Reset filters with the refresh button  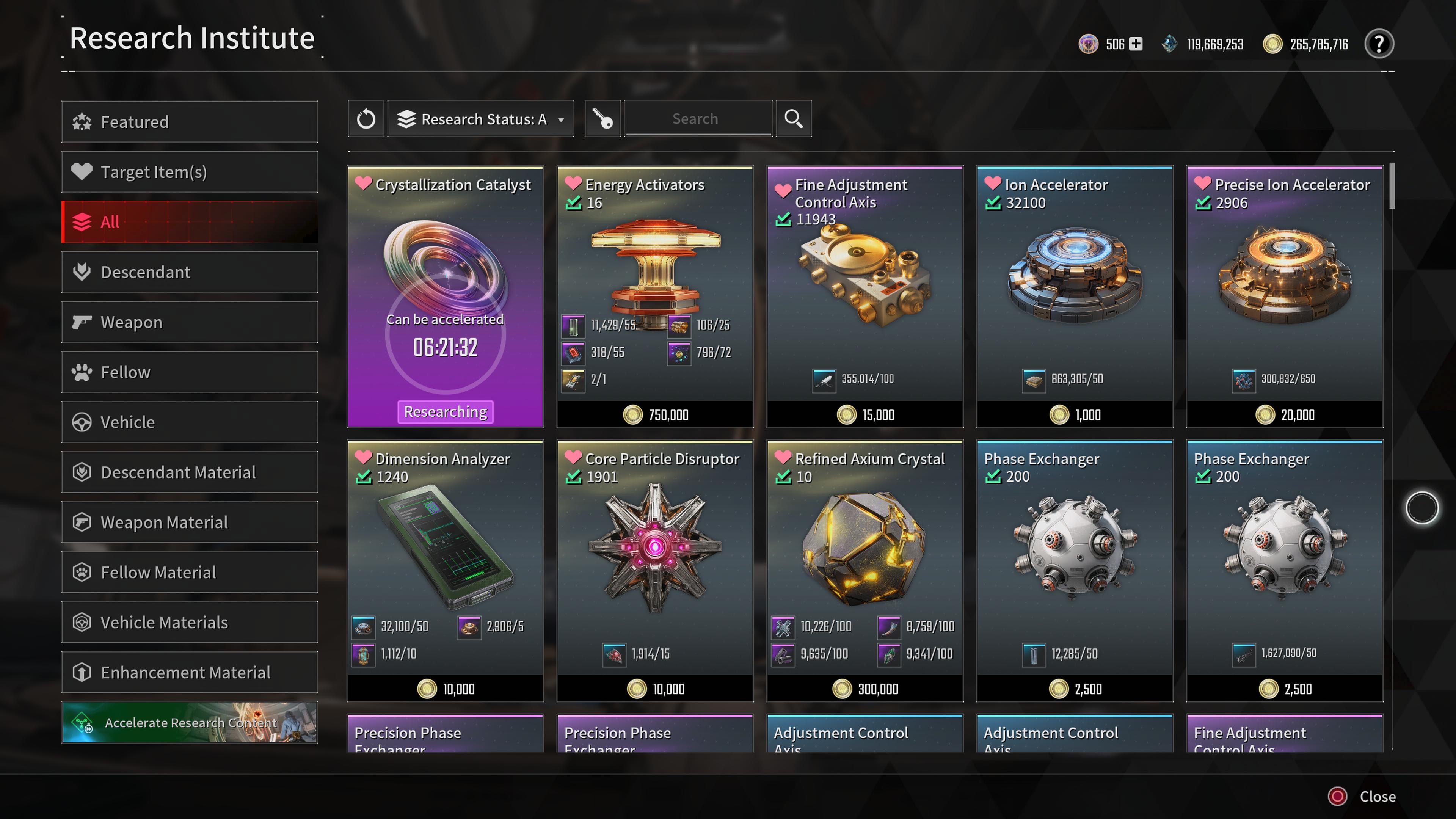point(366,119)
